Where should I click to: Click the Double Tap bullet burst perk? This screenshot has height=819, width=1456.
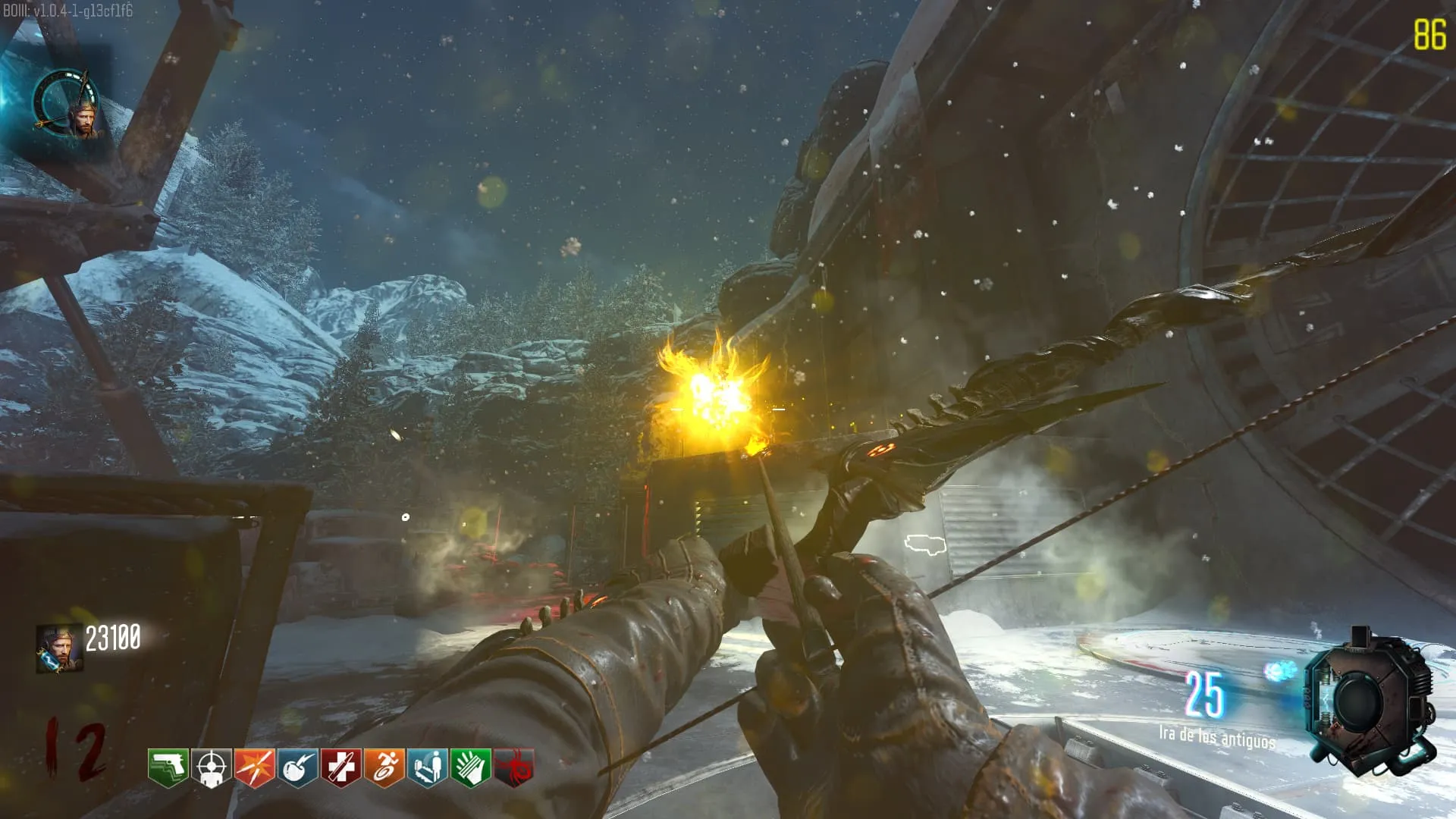[x=254, y=767]
